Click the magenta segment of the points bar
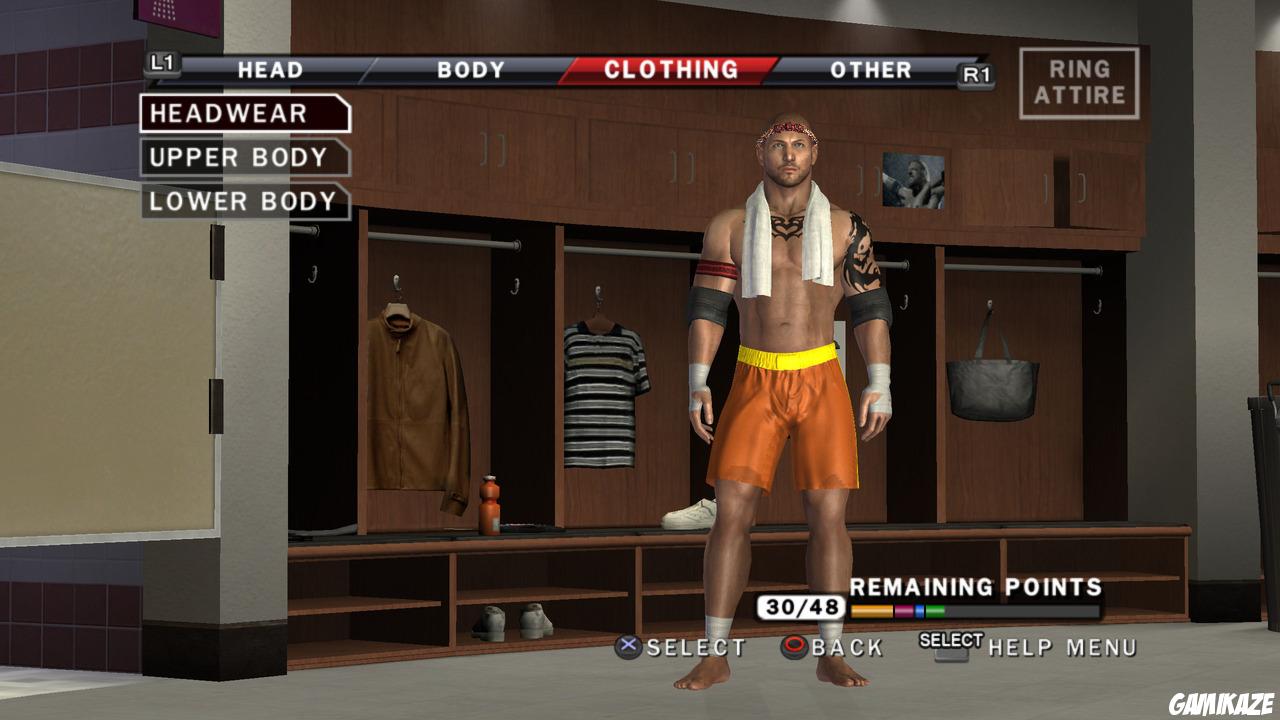 tap(903, 611)
